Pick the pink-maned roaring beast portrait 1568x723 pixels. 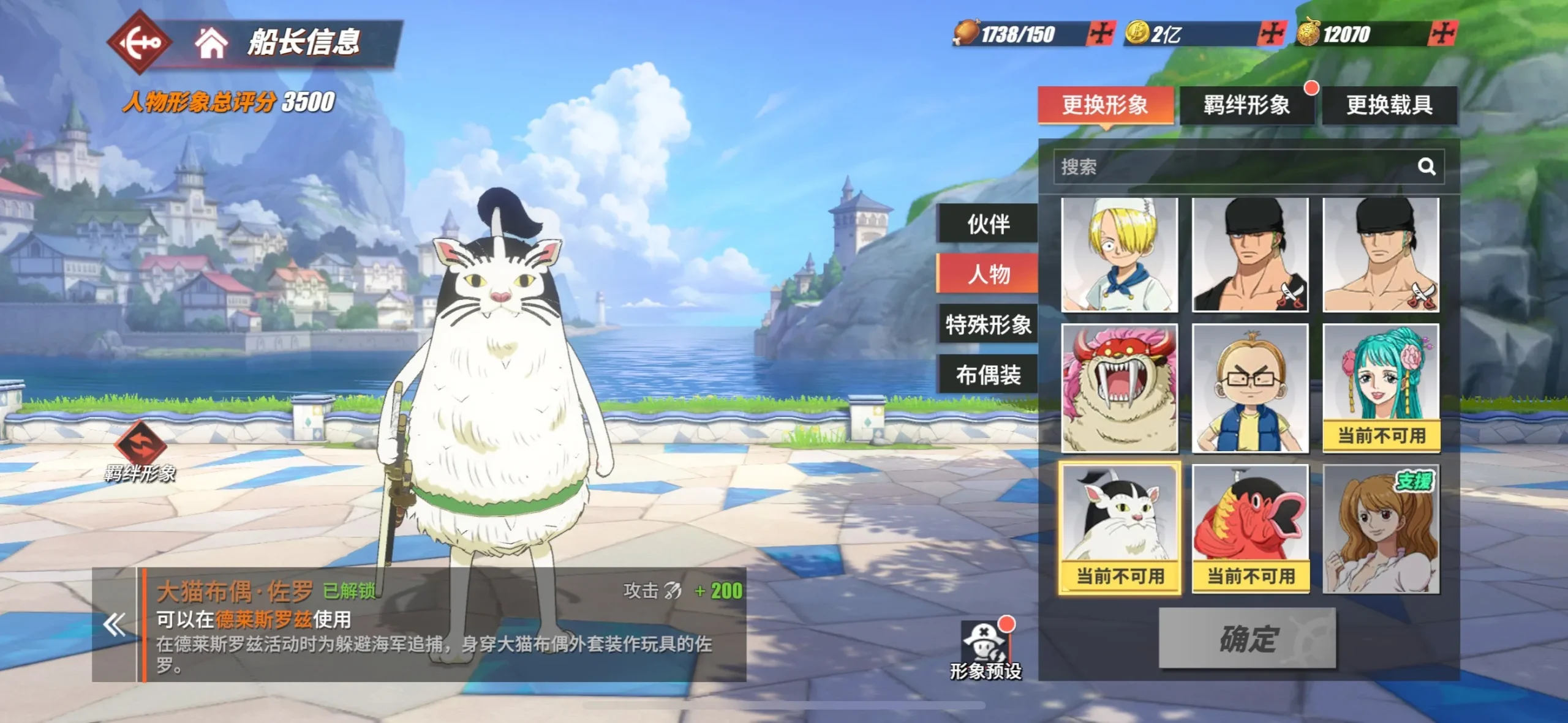(x=1119, y=388)
